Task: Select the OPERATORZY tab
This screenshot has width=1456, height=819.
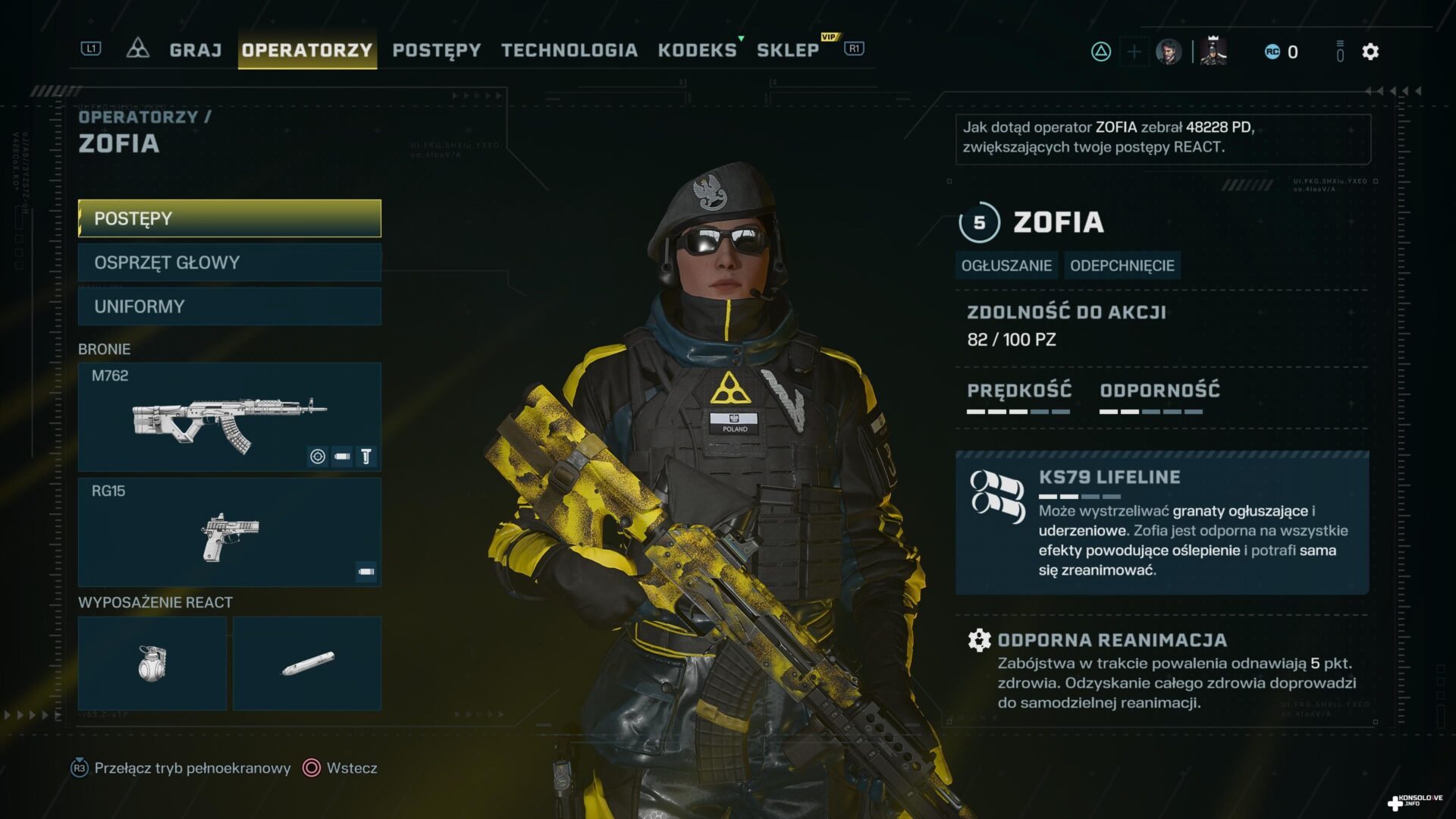Action: (x=307, y=50)
